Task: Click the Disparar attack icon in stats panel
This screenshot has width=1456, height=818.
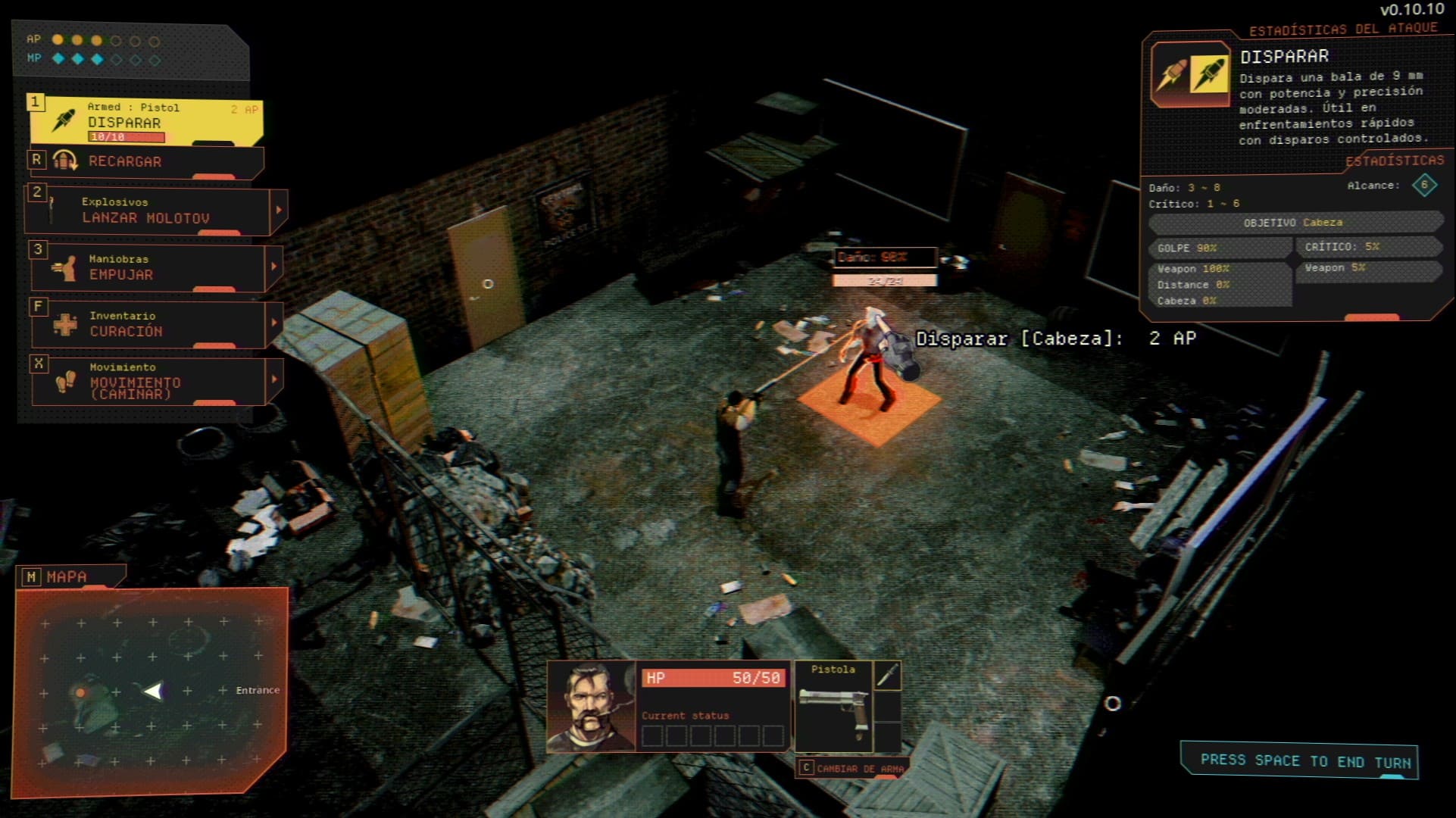Action: [1189, 75]
